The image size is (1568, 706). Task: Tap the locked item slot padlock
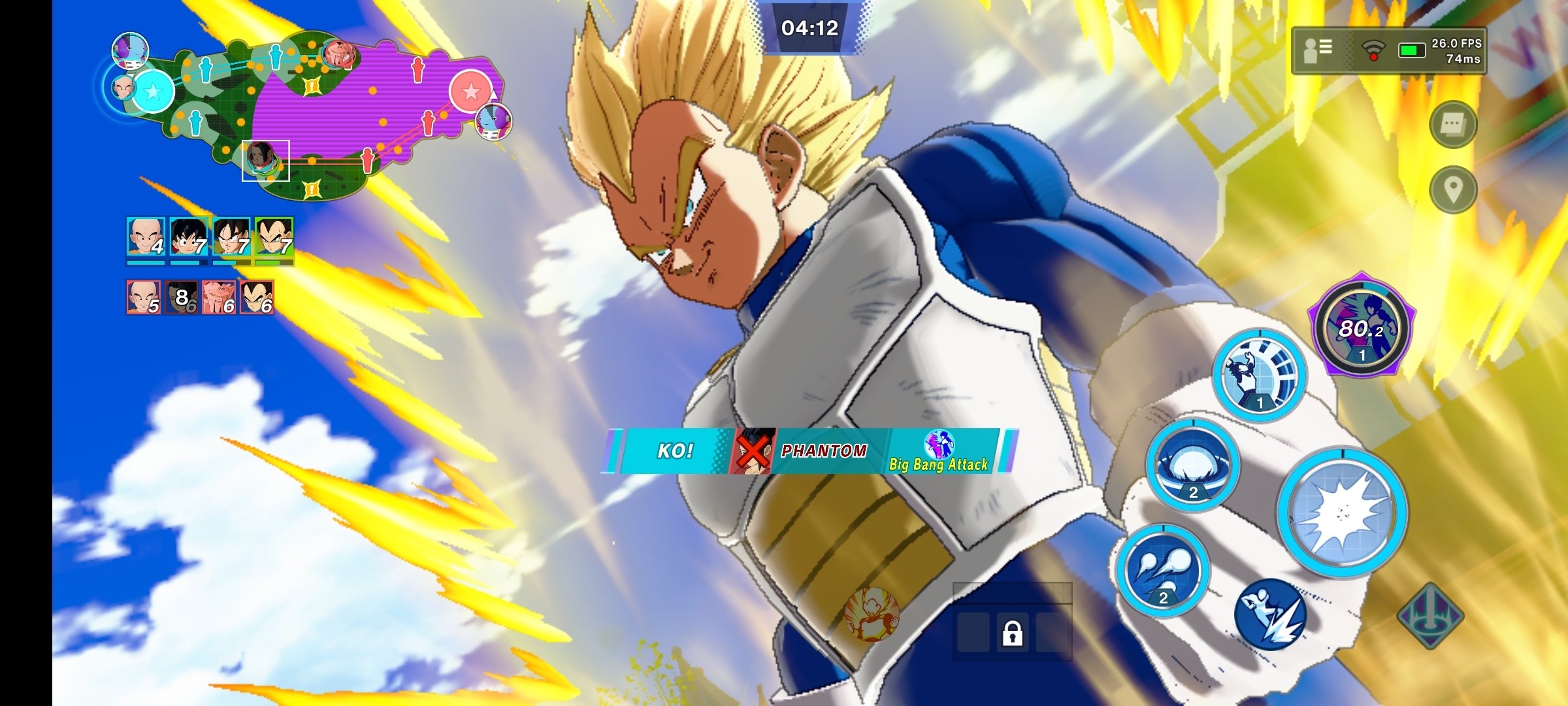coord(1012,633)
